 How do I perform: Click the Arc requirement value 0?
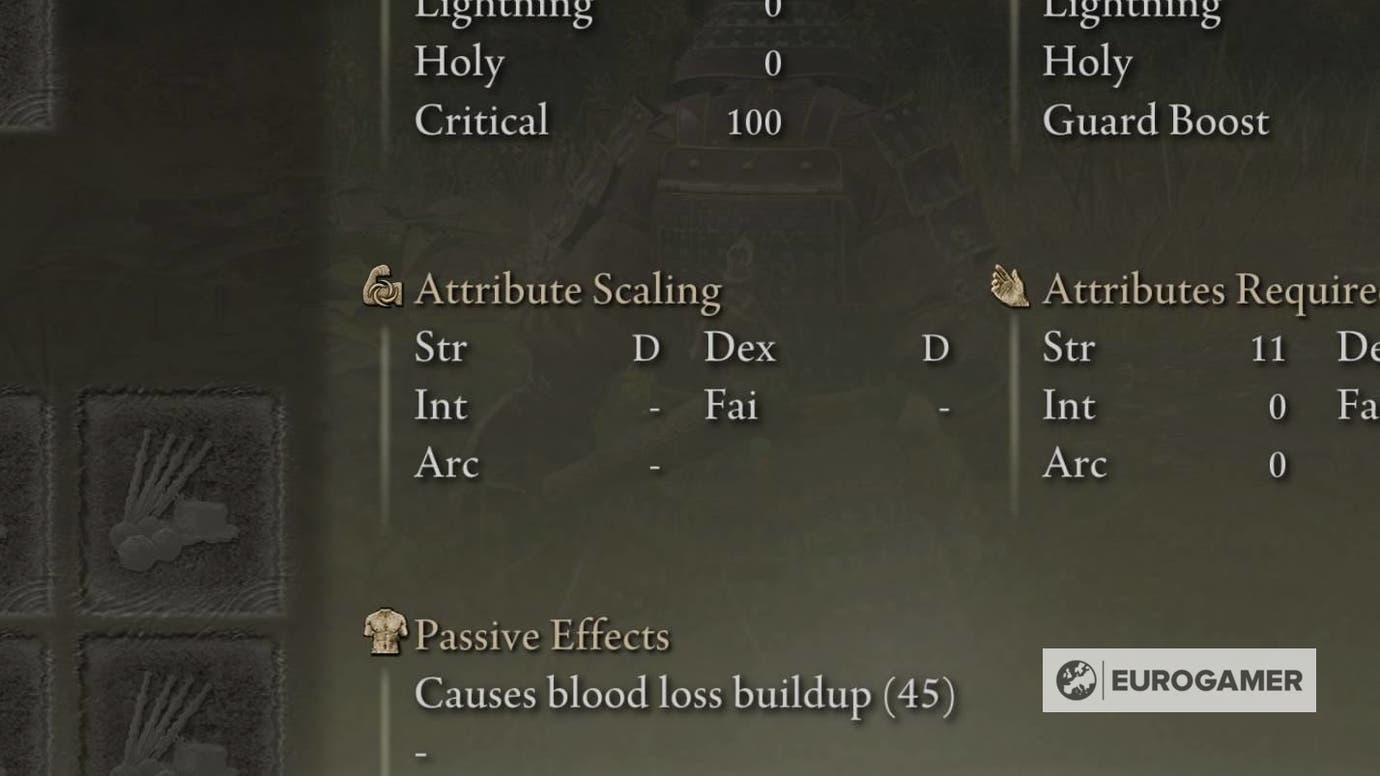[1276, 463]
